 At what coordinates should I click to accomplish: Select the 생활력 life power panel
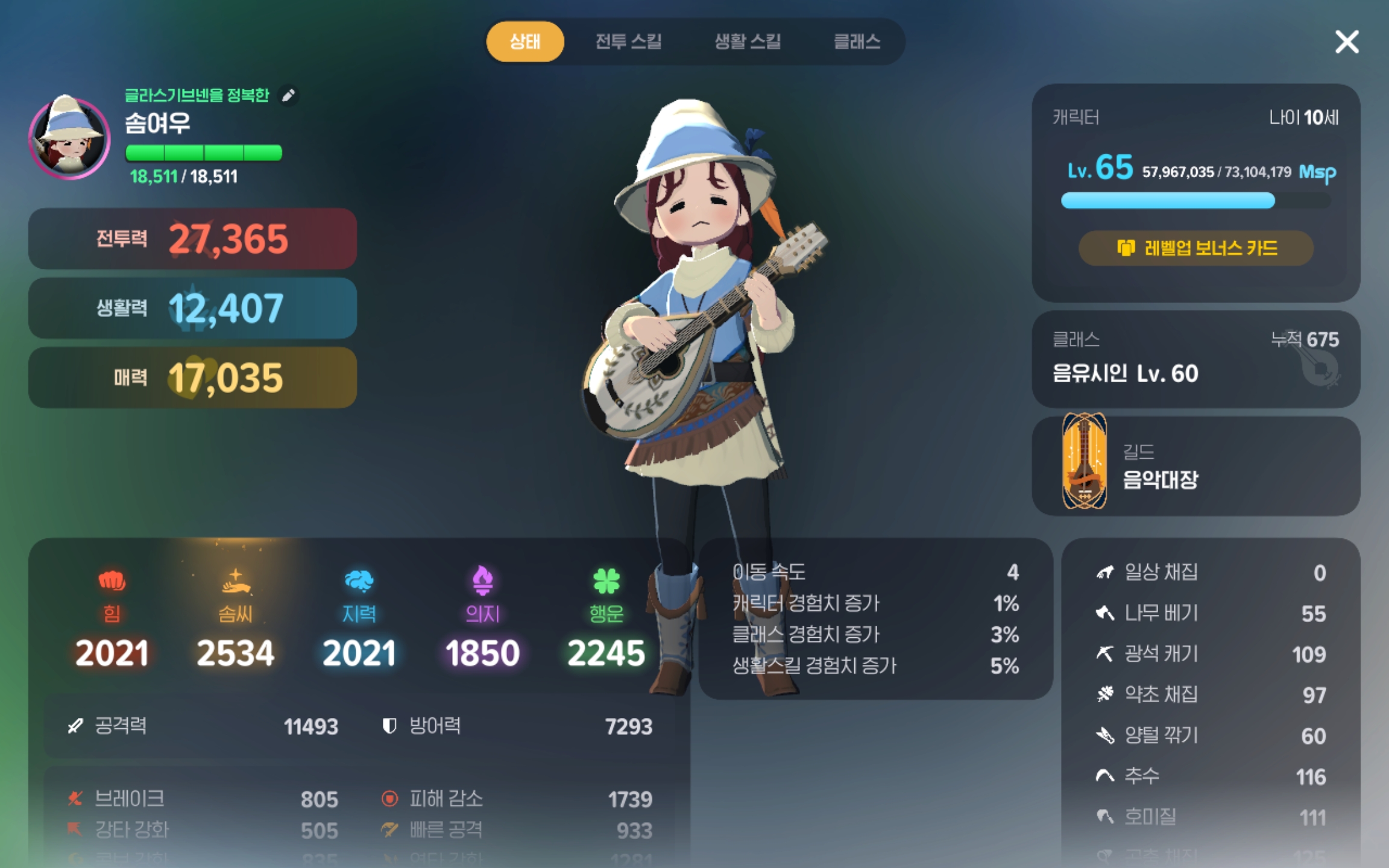[x=192, y=308]
